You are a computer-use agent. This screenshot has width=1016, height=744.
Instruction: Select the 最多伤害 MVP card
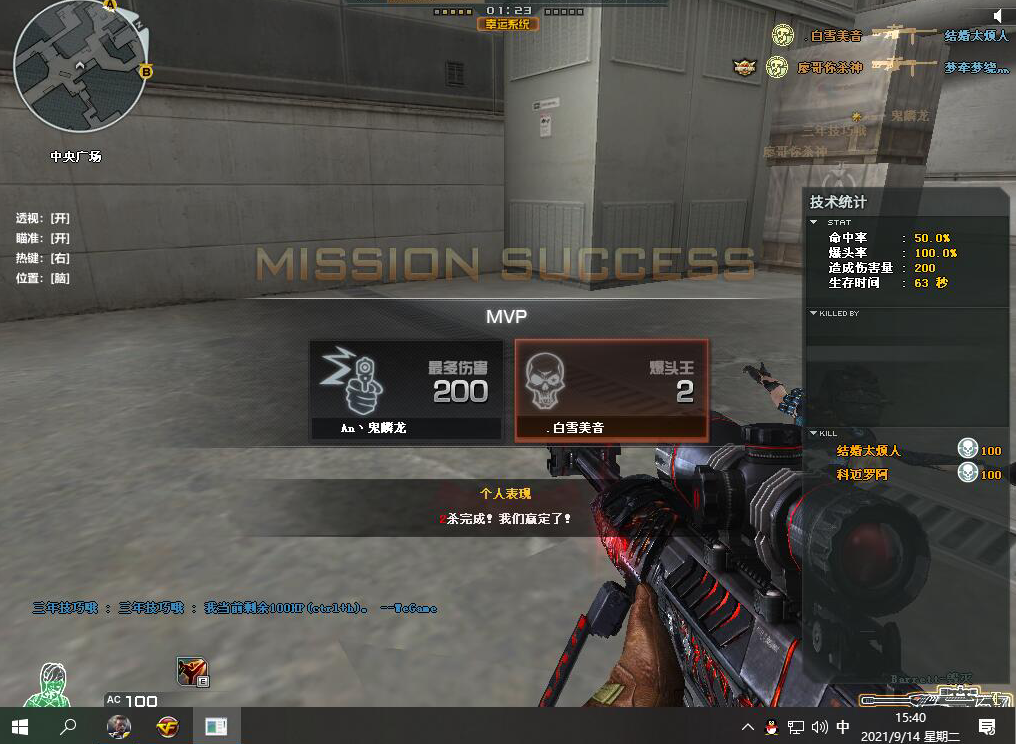click(x=405, y=390)
